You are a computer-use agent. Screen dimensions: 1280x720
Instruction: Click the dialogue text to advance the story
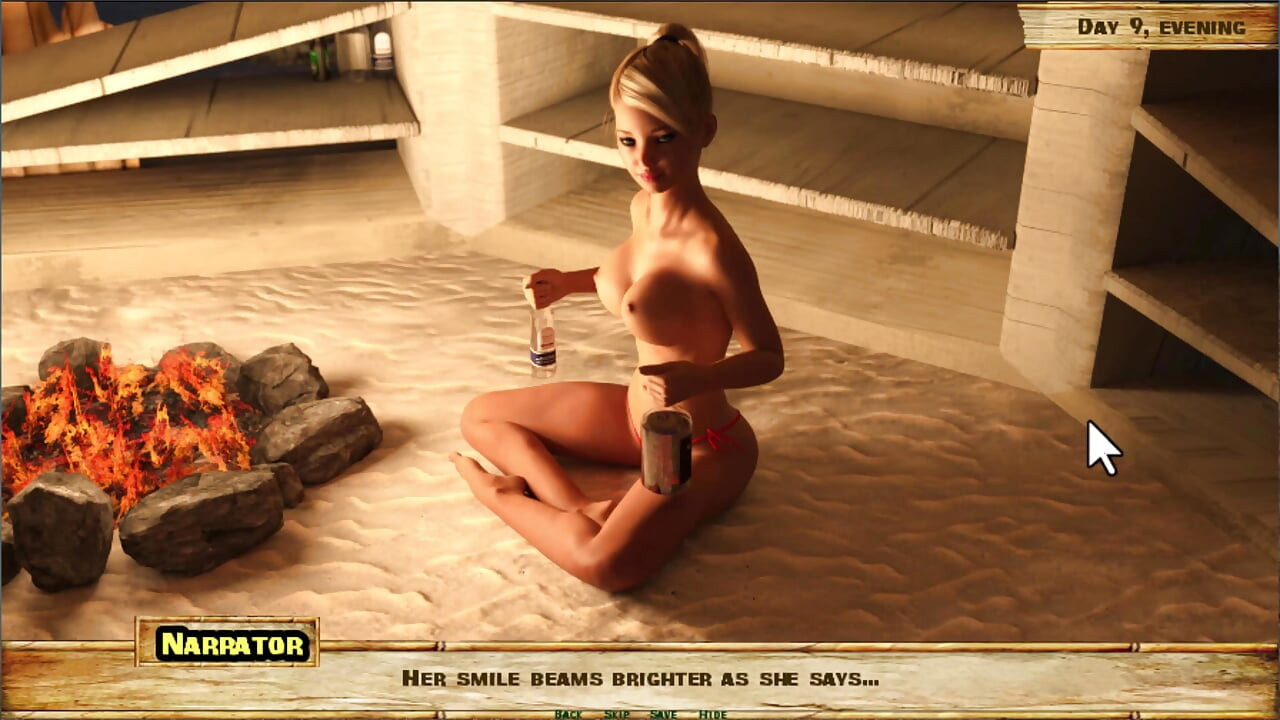pyautogui.click(x=640, y=678)
